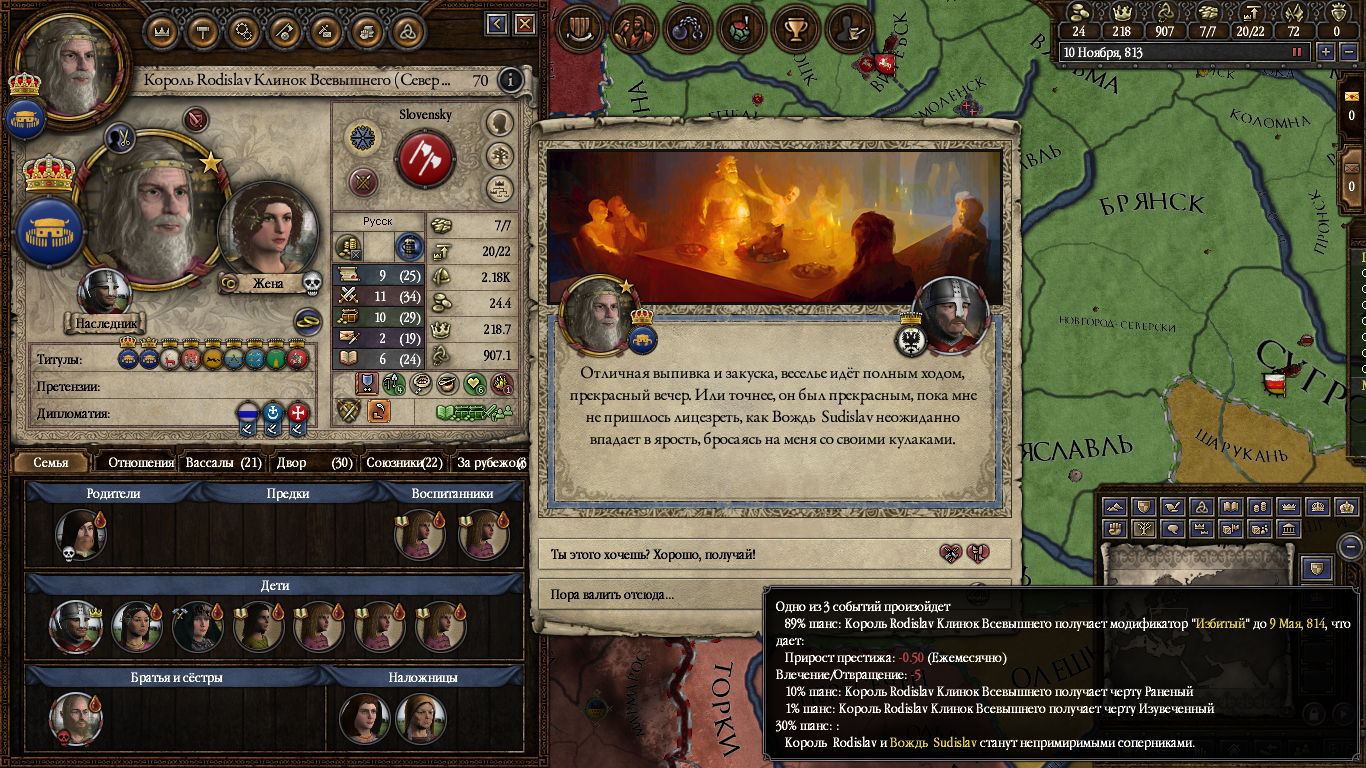Switch to the Вассалы tab
Screen dimensions: 1366x768
pos(223,463)
